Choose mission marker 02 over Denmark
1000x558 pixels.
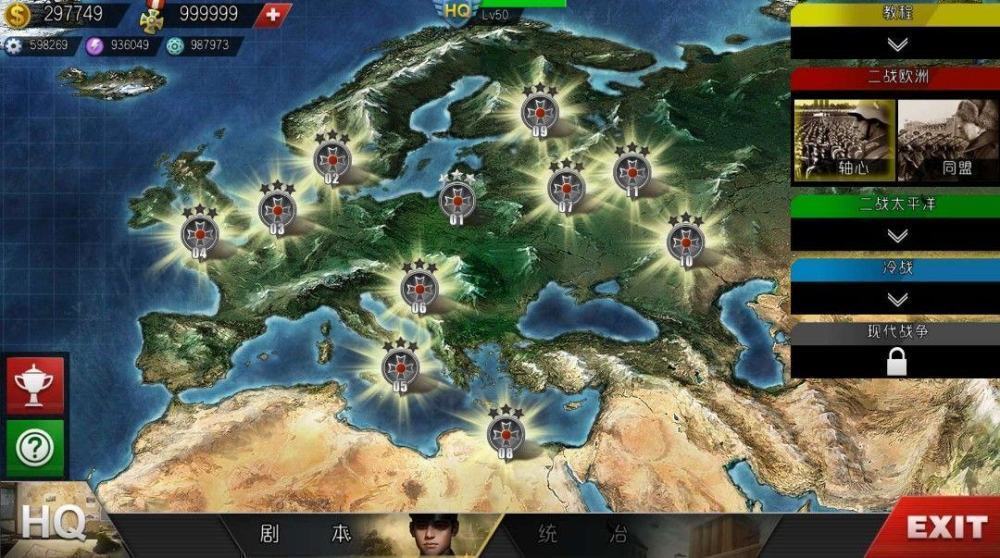[331, 158]
